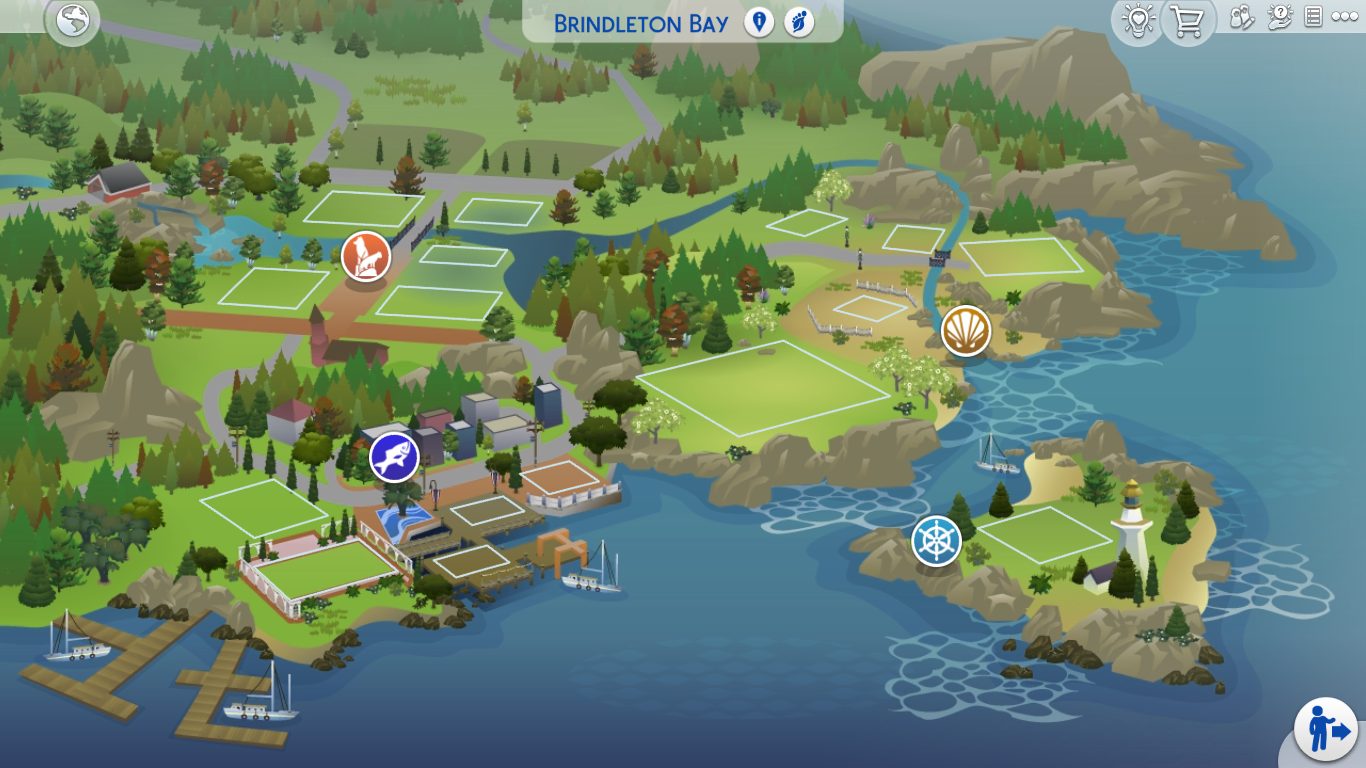Toggle the eco footprint leaf icon

(x=798, y=22)
